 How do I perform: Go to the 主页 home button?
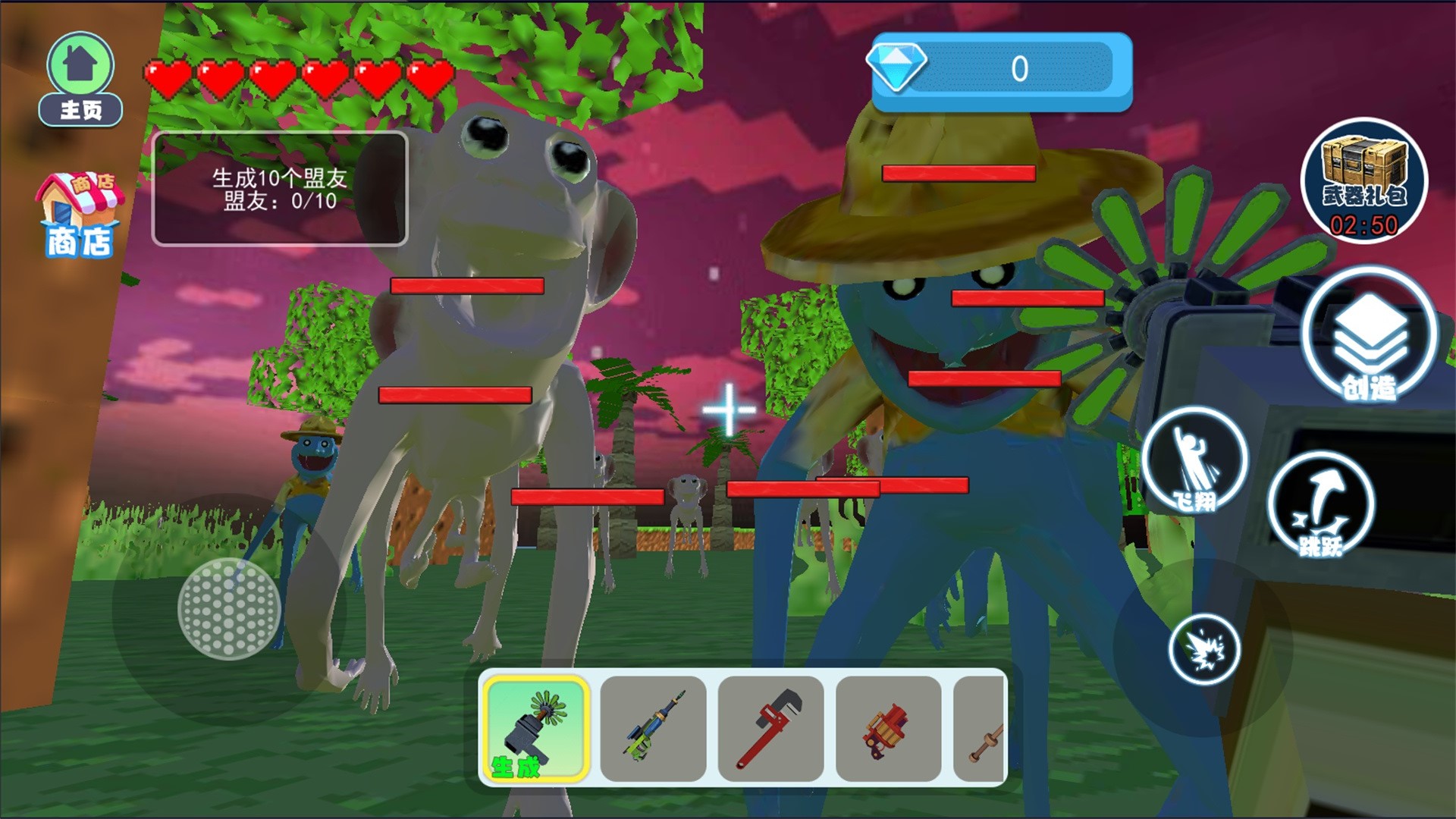pos(80,79)
